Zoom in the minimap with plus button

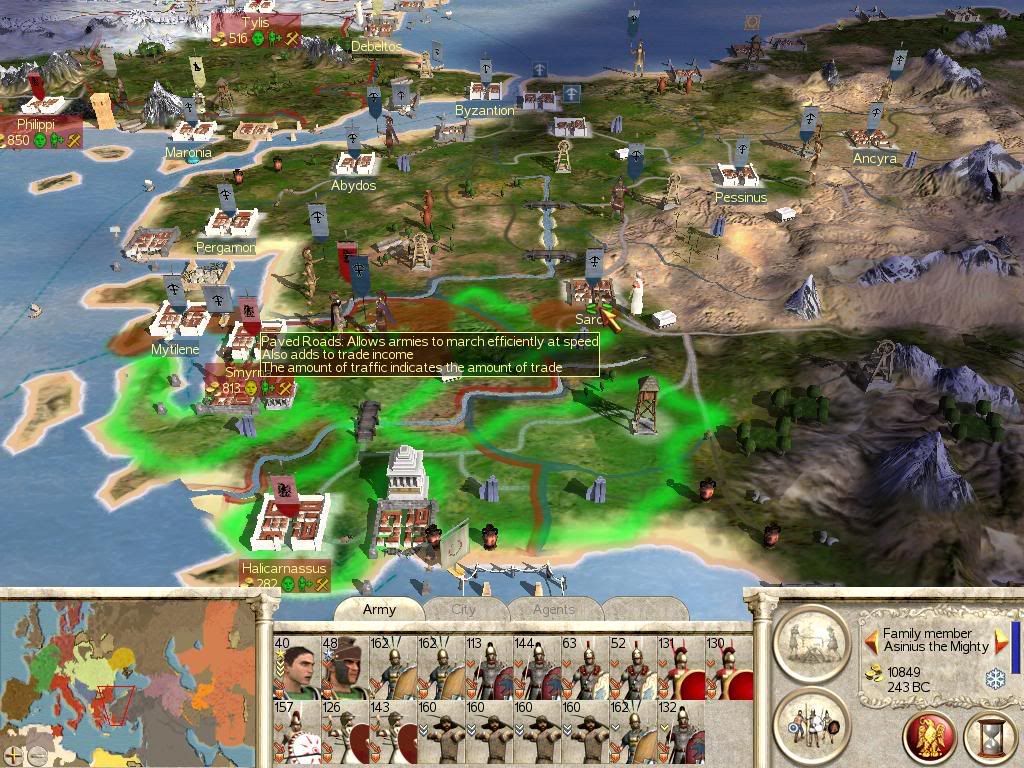pyautogui.click(x=13, y=755)
